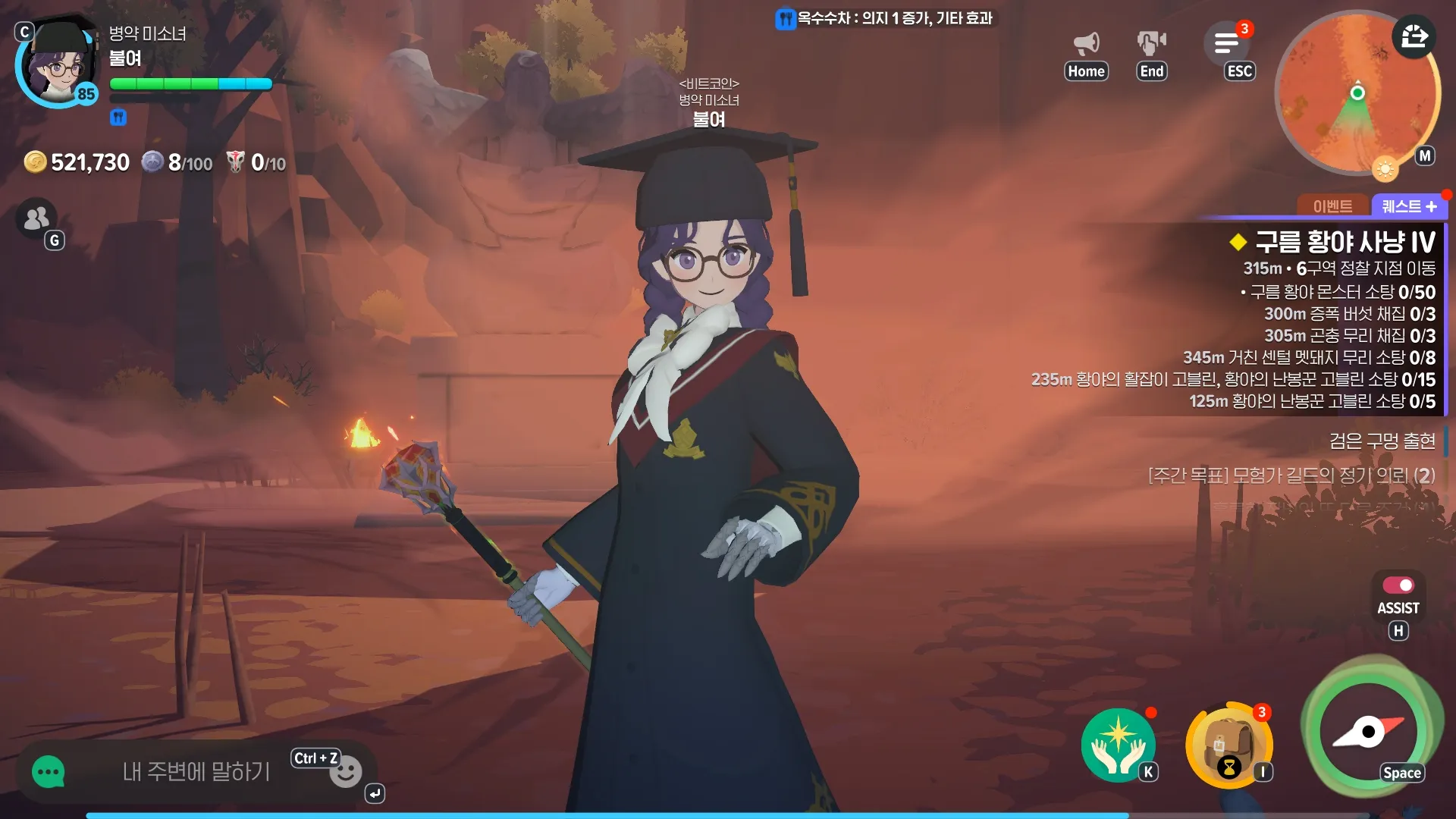
Task: Open the weekly 모험가 길드 정기 의뢰 quest
Action: [x=1291, y=475]
